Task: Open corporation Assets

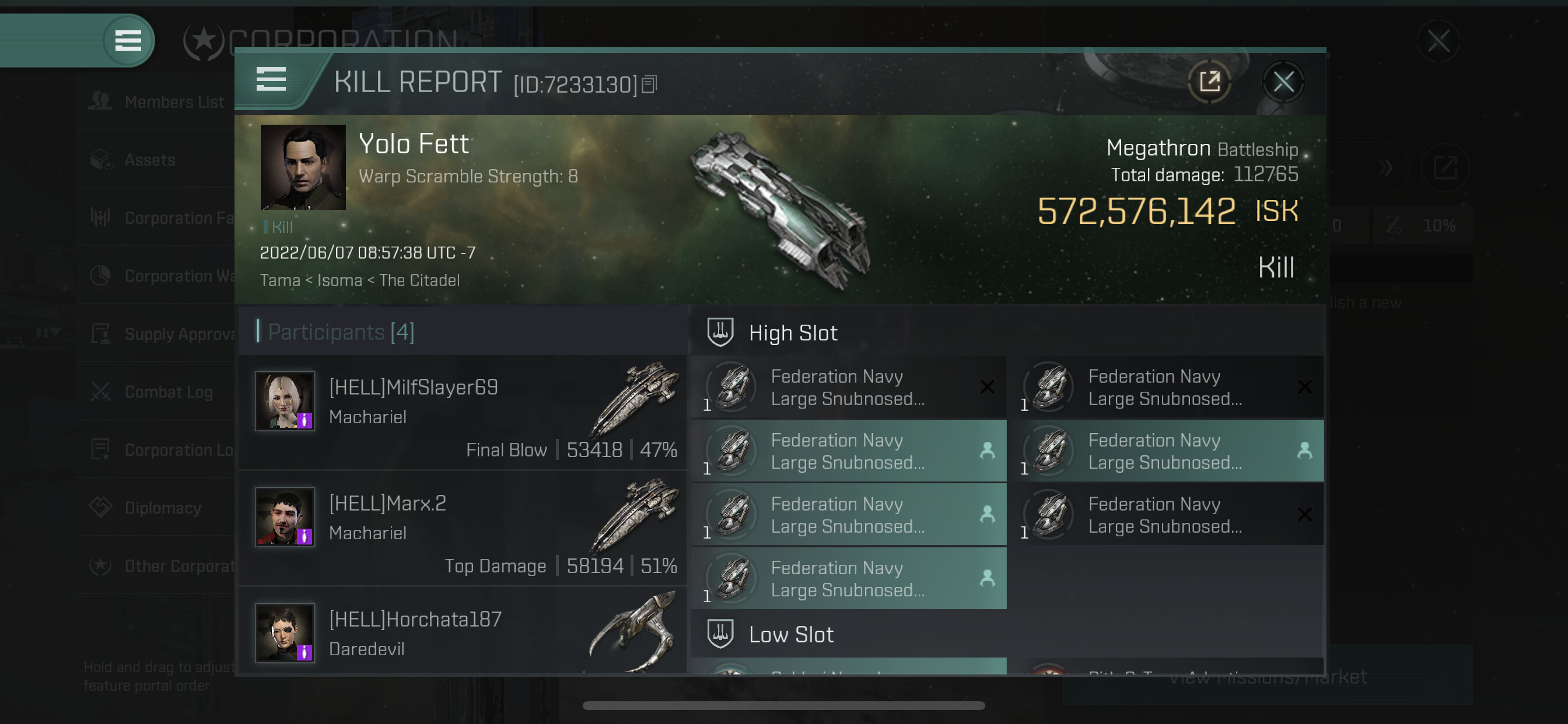Action: [x=149, y=160]
